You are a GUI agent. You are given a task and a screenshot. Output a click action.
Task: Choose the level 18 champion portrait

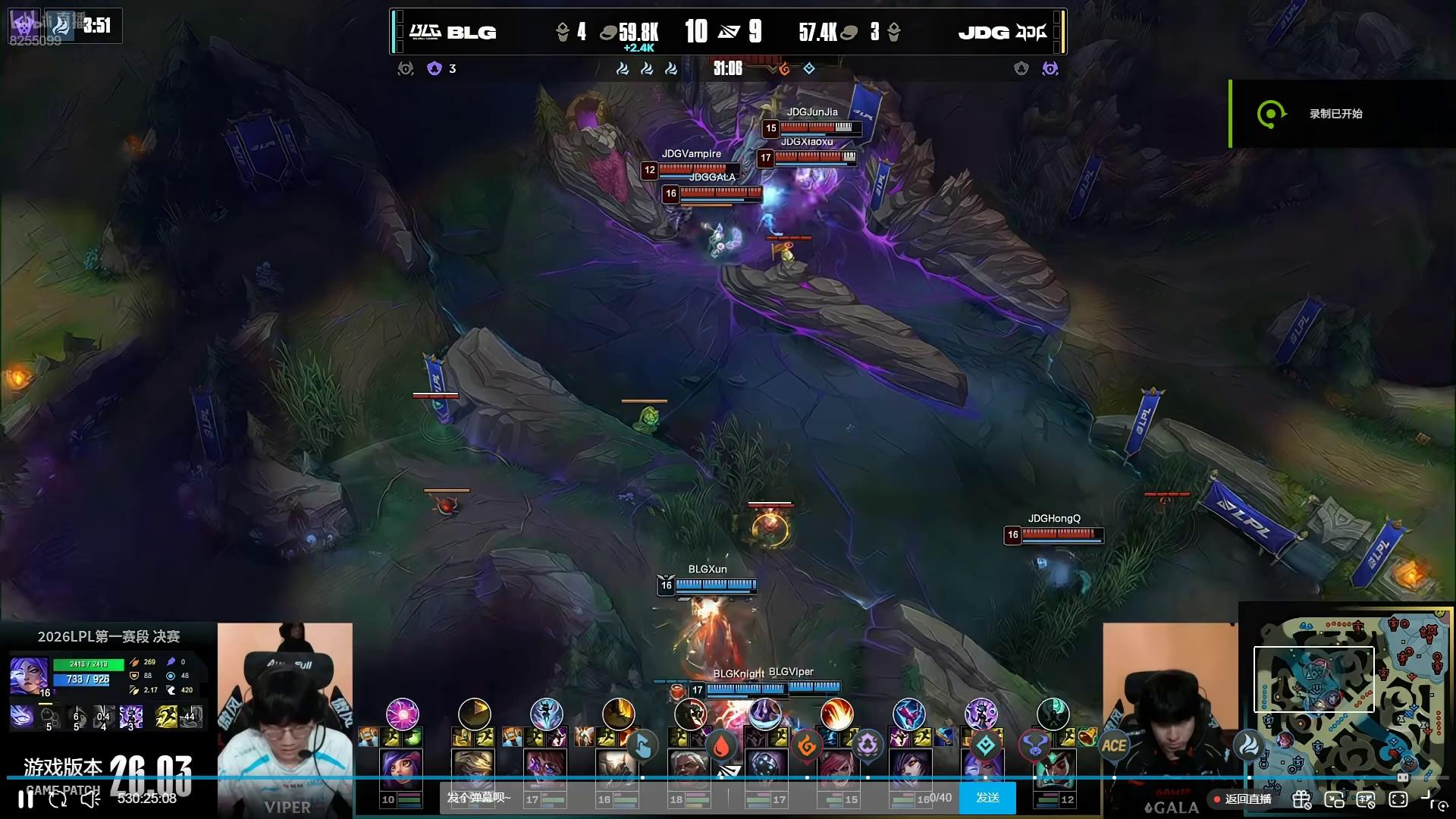pyautogui.click(x=689, y=770)
